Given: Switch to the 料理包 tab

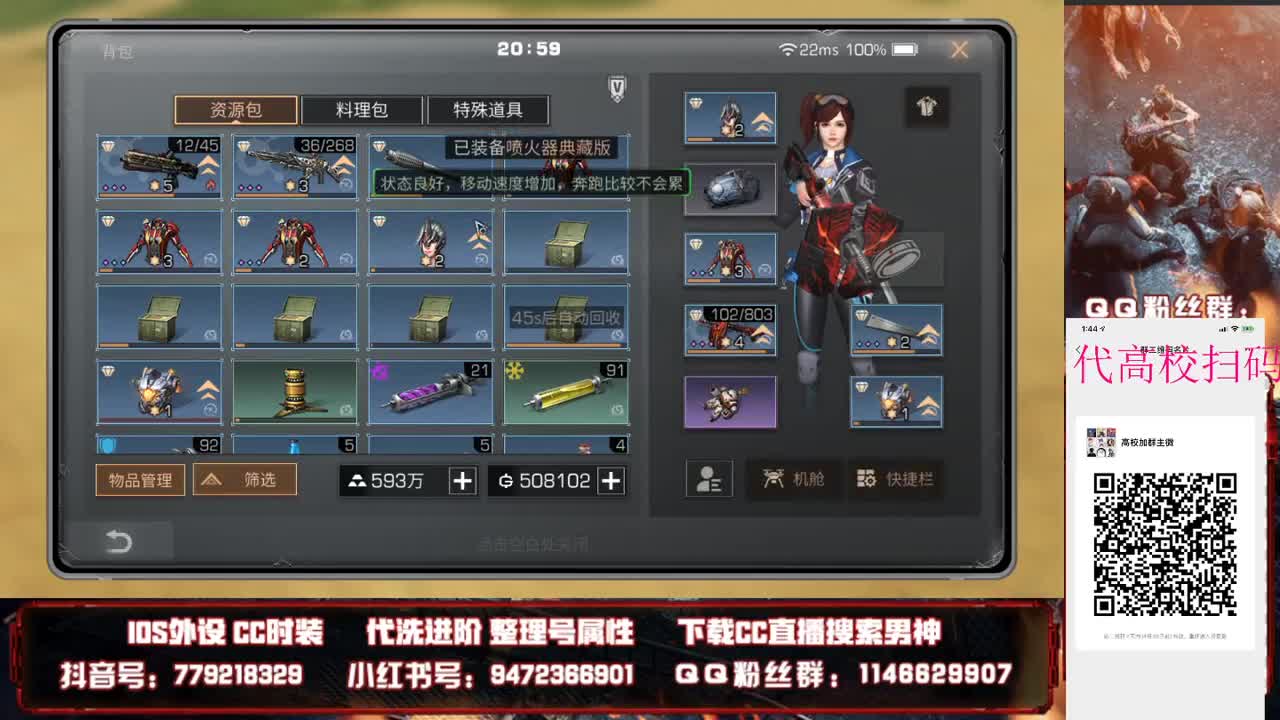Looking at the screenshot, I should tap(361, 110).
